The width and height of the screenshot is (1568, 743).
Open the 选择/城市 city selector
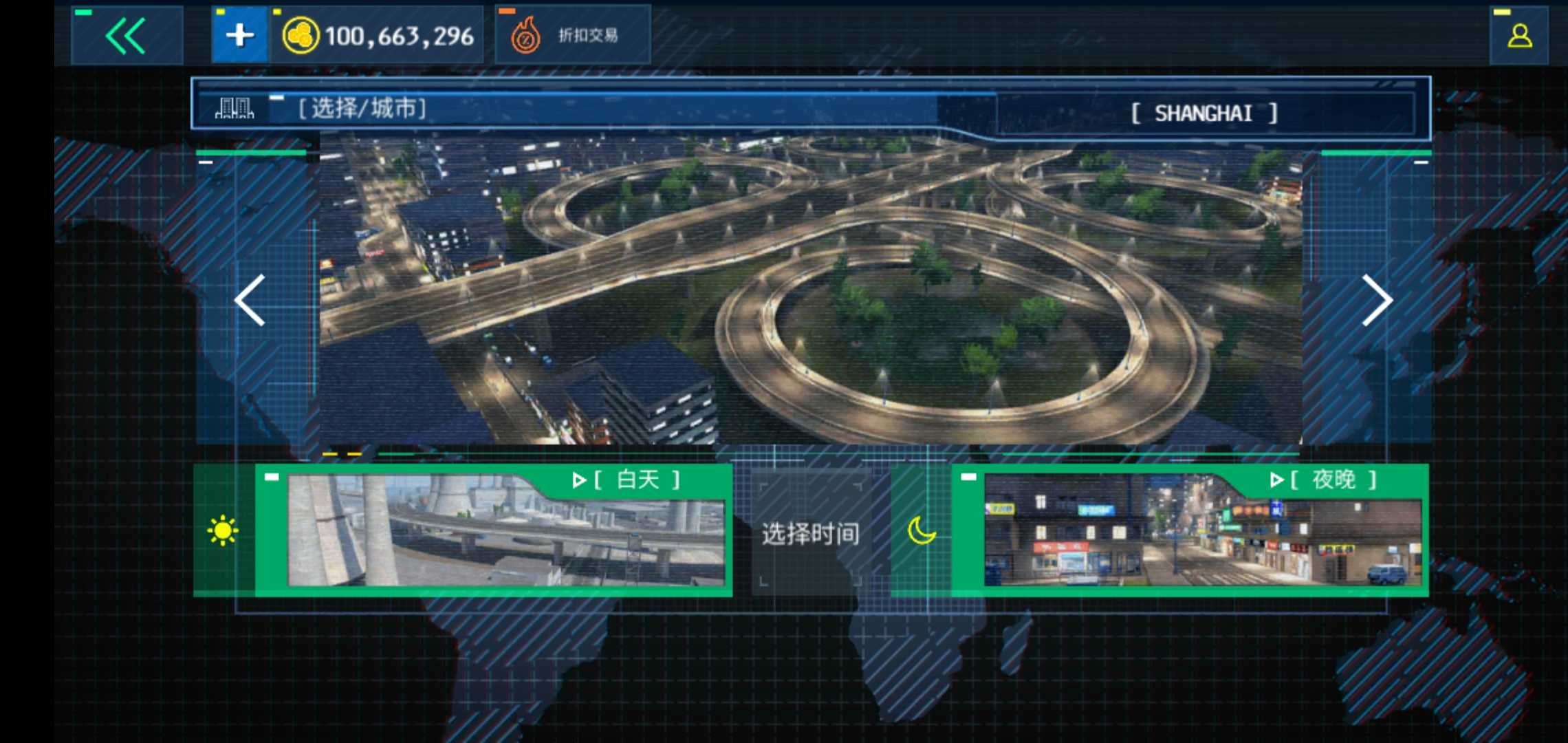(361, 109)
